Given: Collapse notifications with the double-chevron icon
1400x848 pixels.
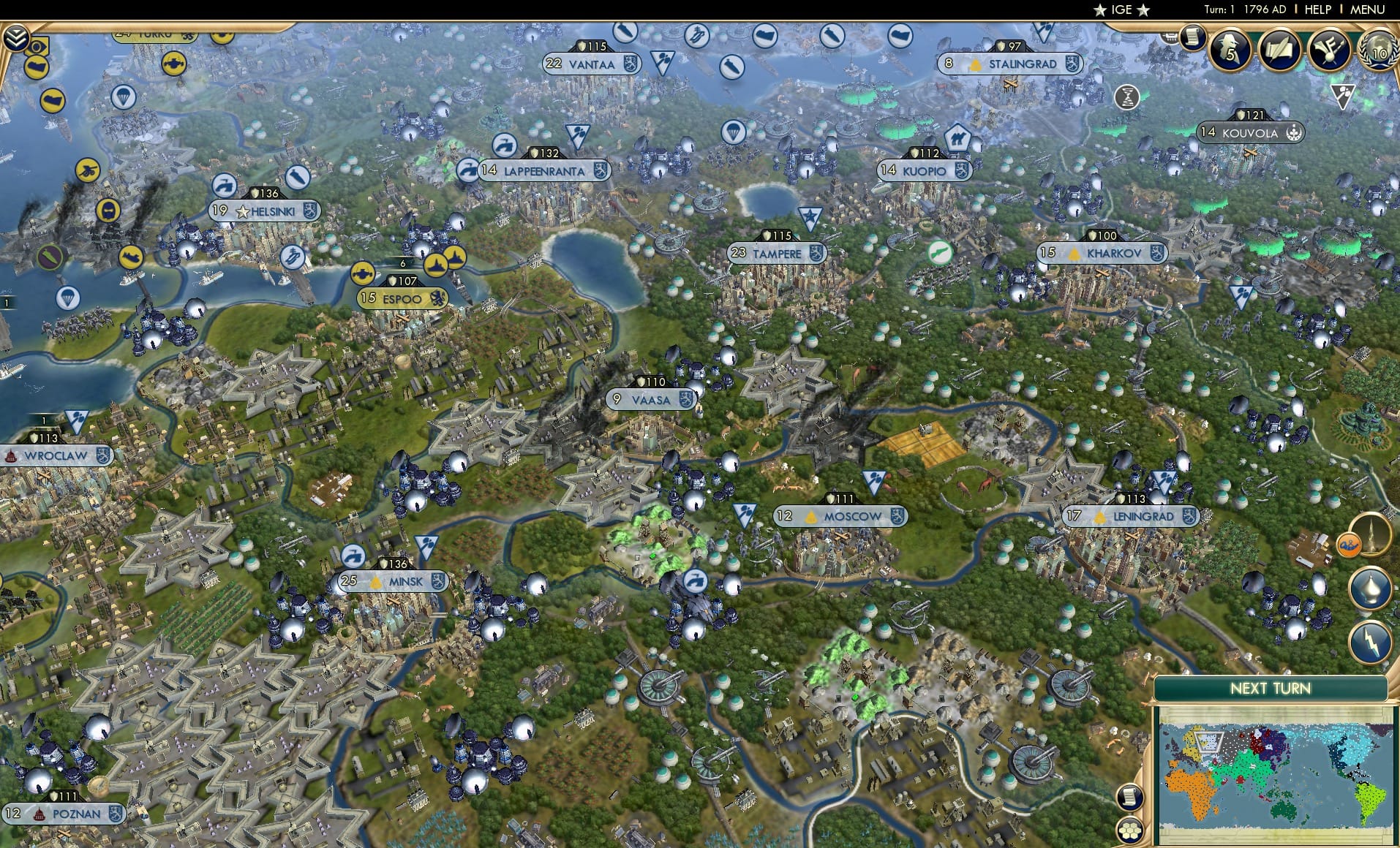Looking at the screenshot, I should [16, 37].
